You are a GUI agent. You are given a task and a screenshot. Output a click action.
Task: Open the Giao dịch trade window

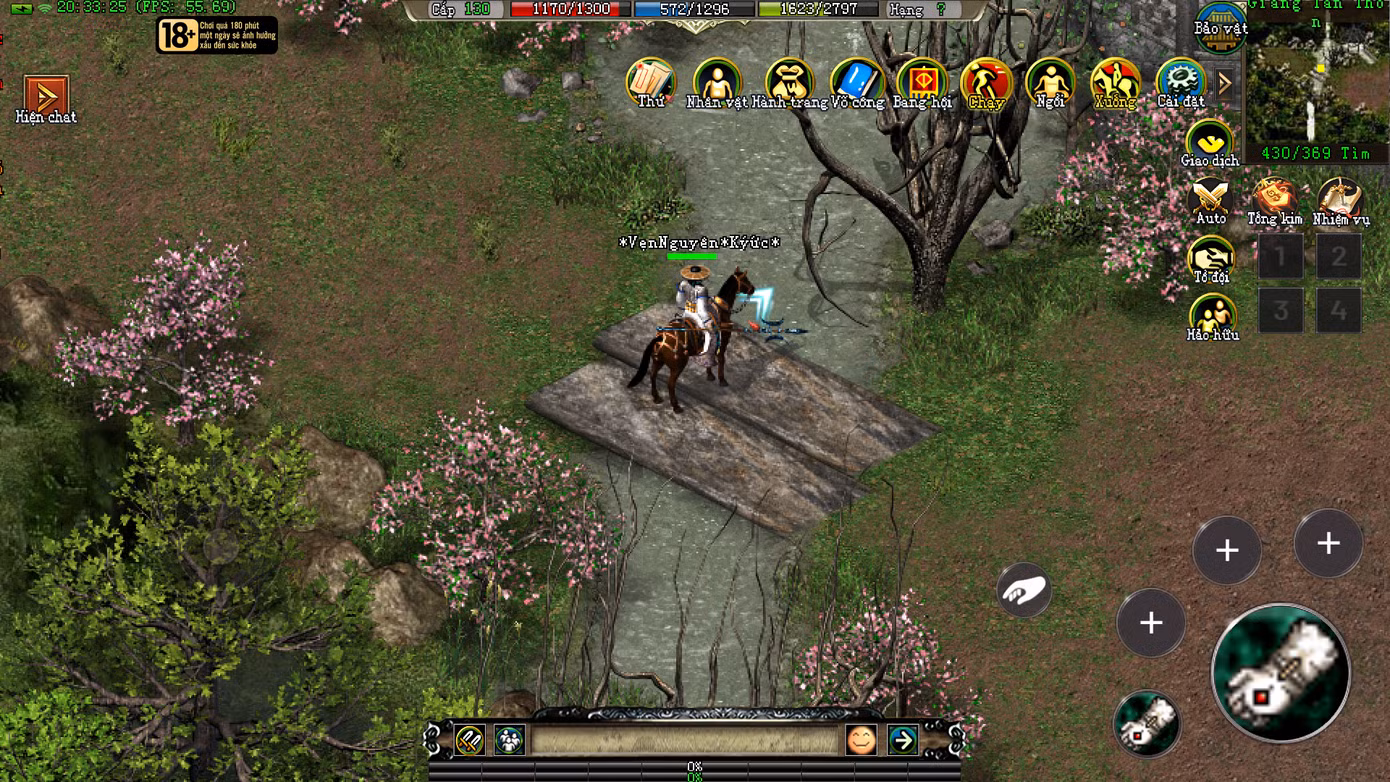point(1209,143)
